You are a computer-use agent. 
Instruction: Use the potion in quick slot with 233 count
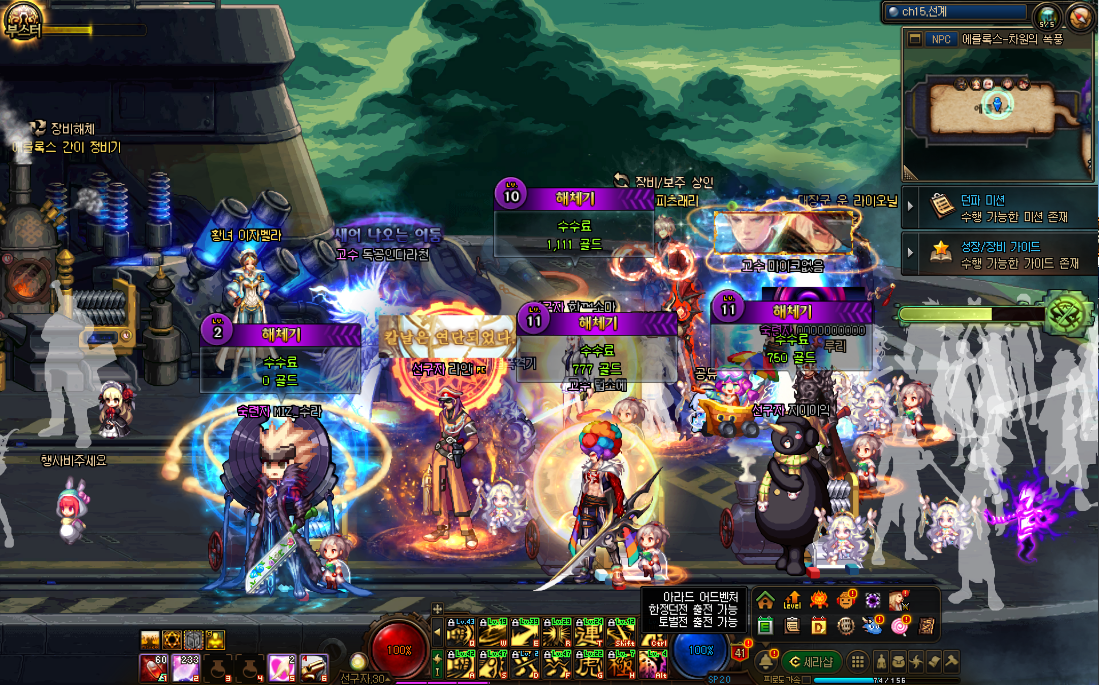point(187,666)
